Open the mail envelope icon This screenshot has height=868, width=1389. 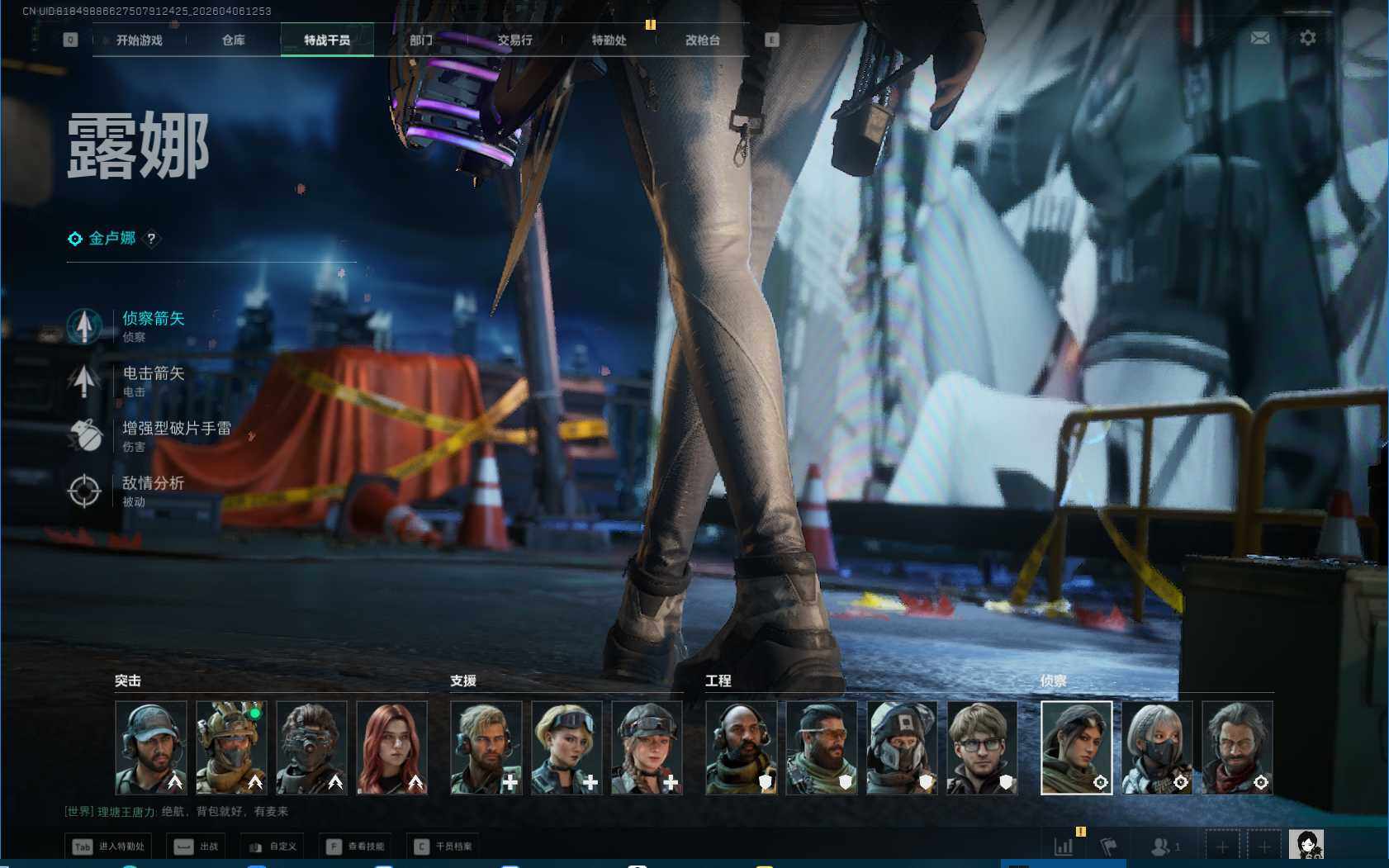tap(1260, 38)
